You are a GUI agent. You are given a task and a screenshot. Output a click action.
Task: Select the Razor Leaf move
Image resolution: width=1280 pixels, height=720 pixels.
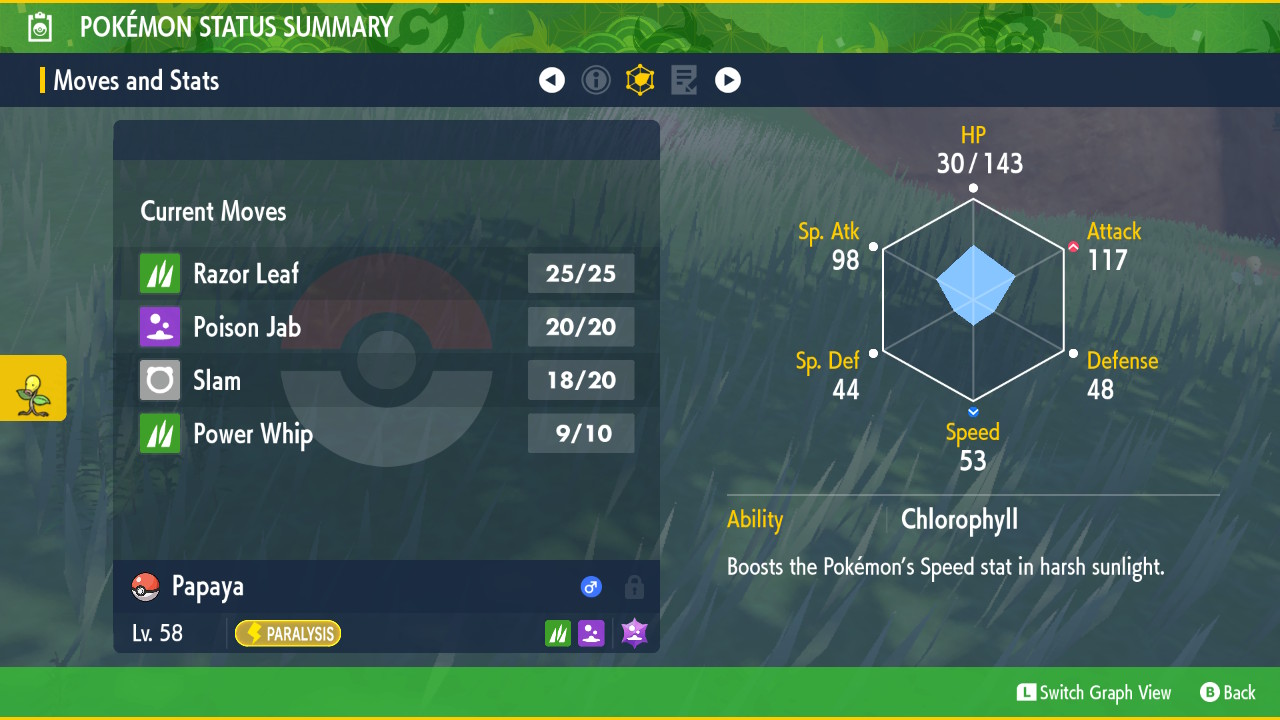(x=386, y=273)
